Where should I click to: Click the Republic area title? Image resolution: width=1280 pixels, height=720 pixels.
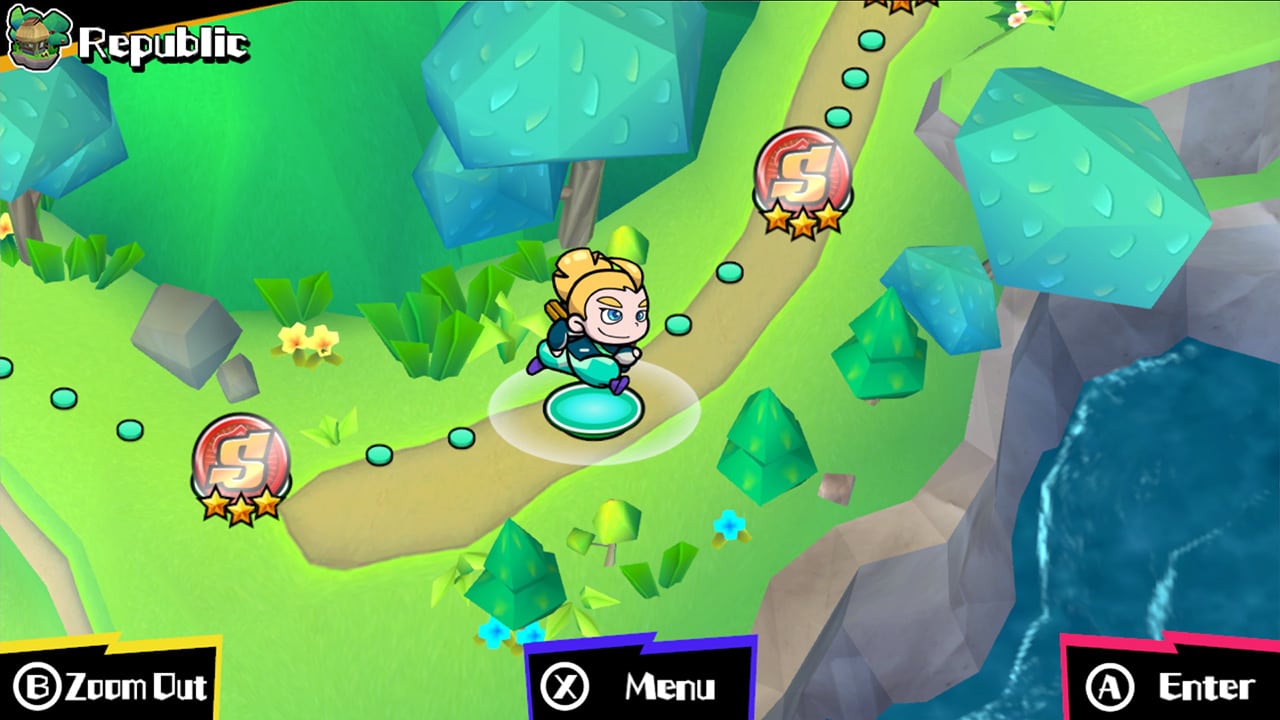tap(163, 42)
